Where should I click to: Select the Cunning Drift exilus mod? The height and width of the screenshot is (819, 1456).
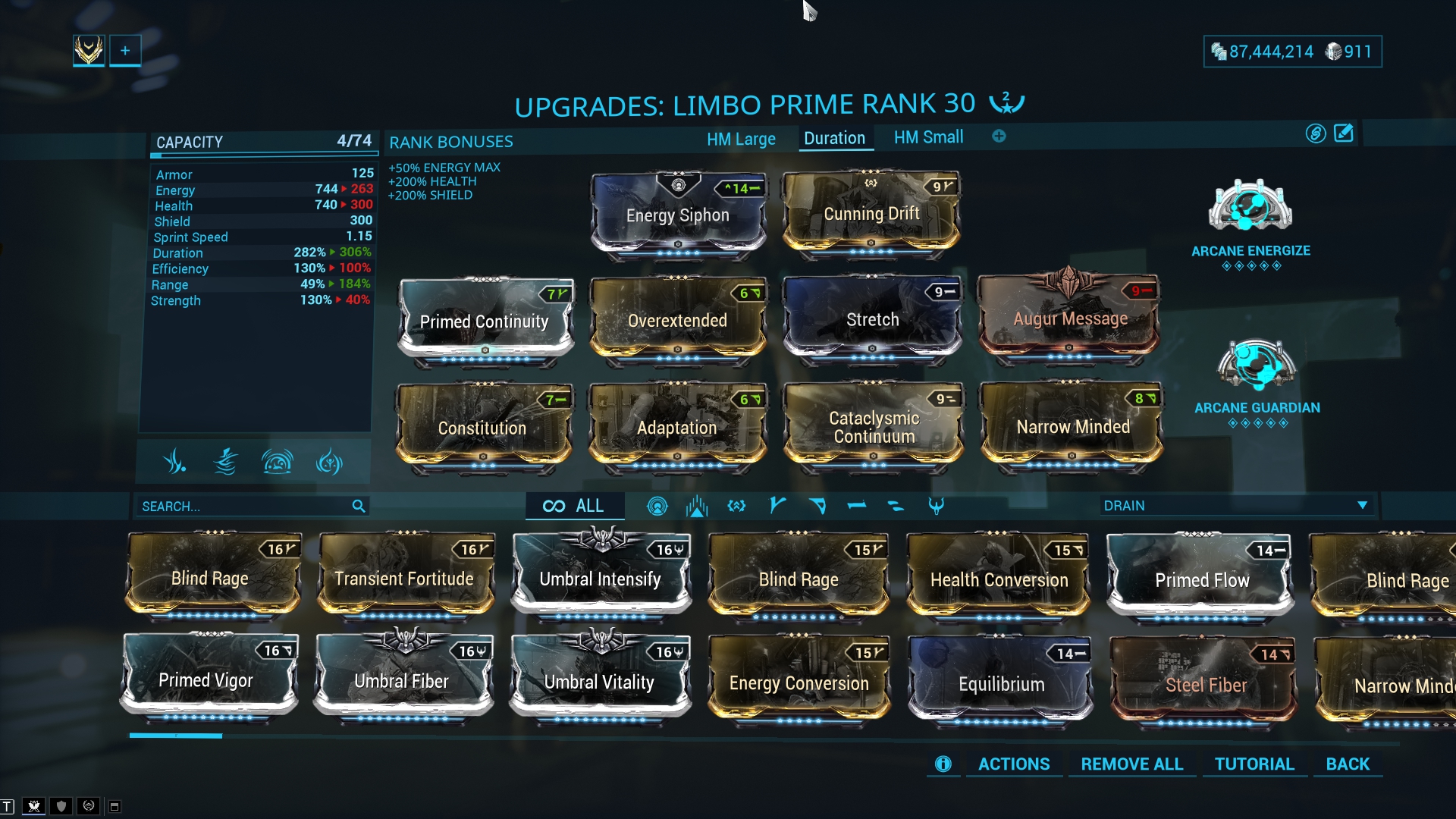tap(871, 214)
